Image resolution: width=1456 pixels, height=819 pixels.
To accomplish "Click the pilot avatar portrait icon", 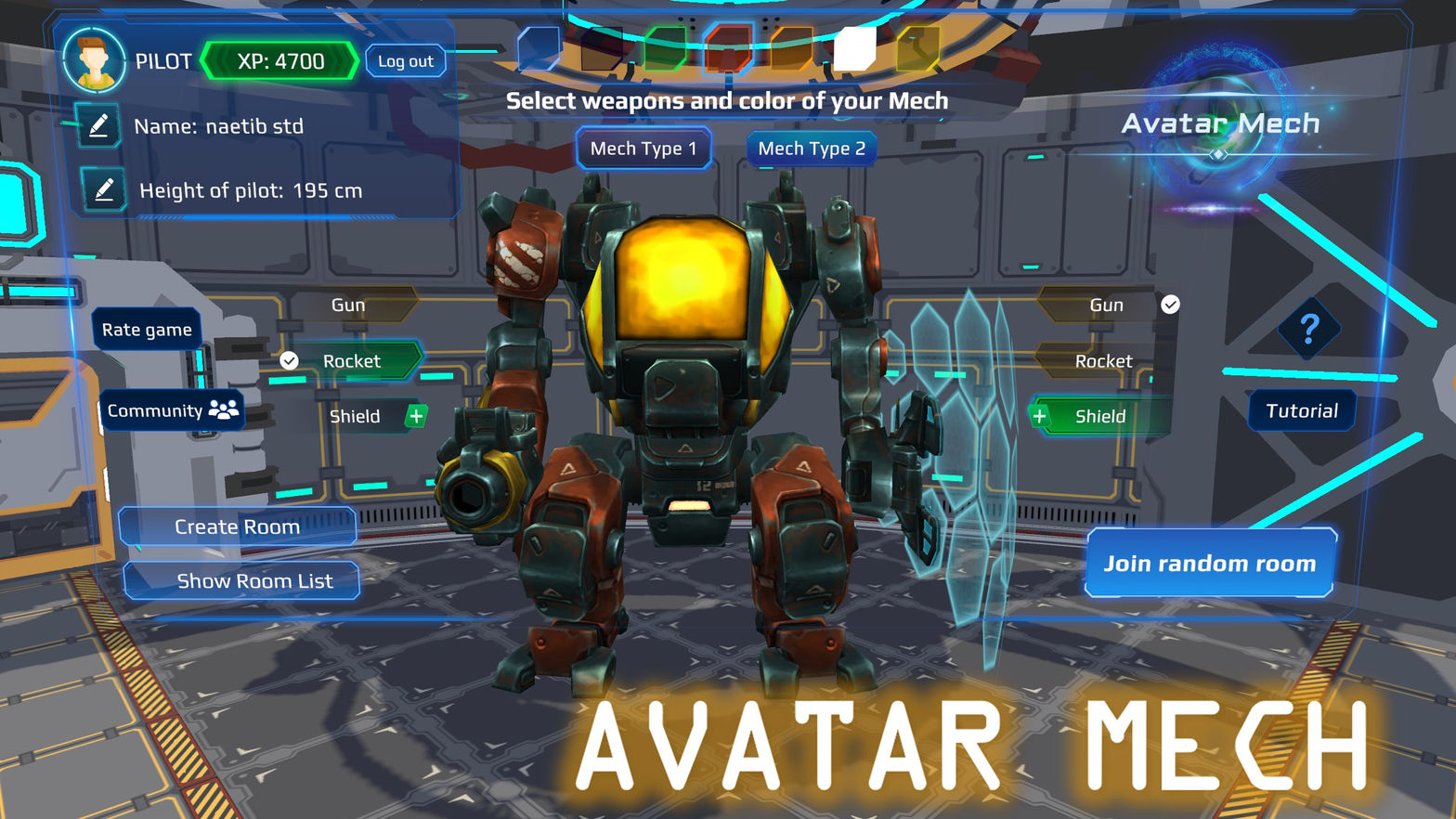I will tap(96, 61).
